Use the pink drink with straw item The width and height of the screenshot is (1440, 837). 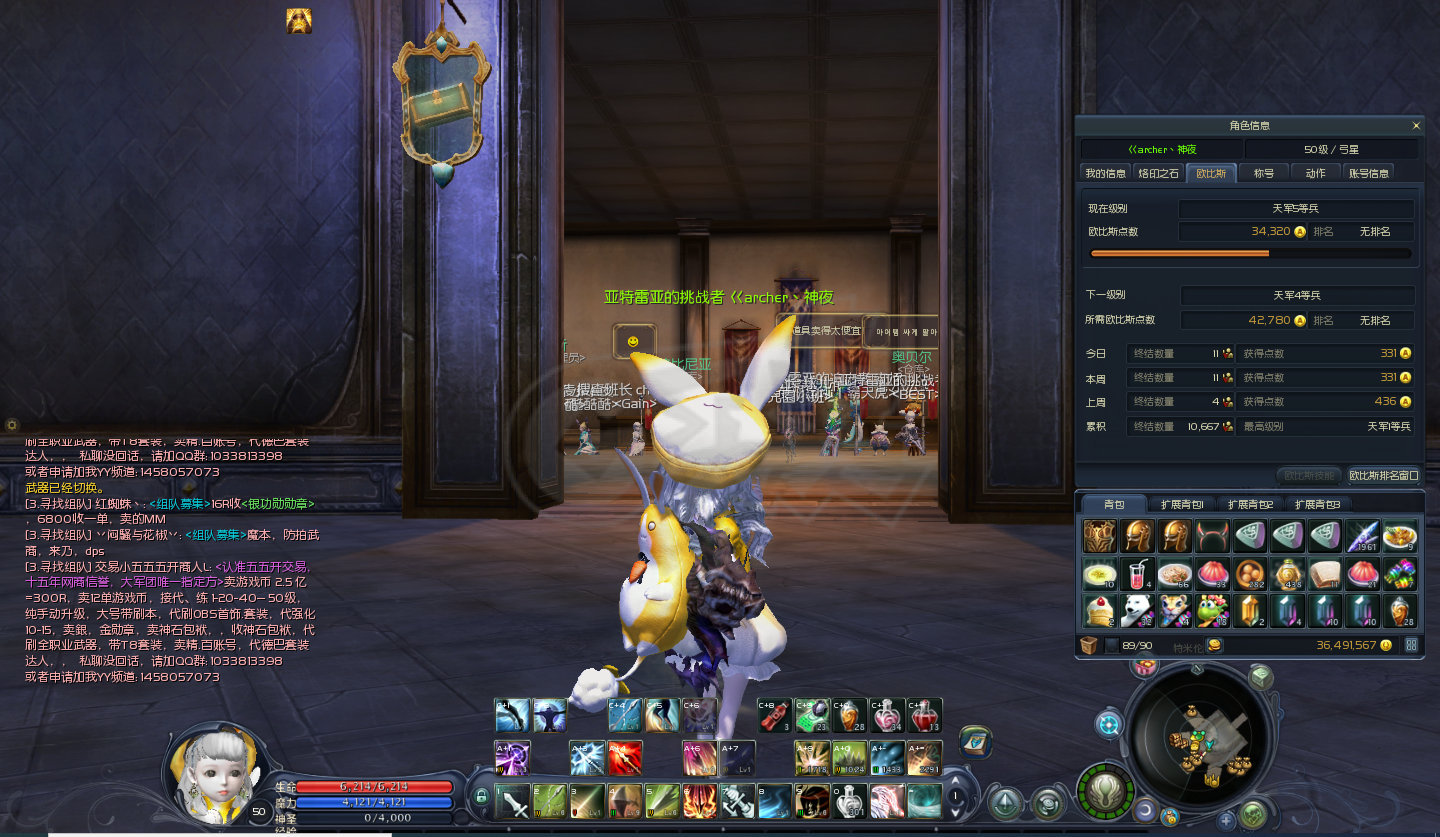click(1137, 574)
